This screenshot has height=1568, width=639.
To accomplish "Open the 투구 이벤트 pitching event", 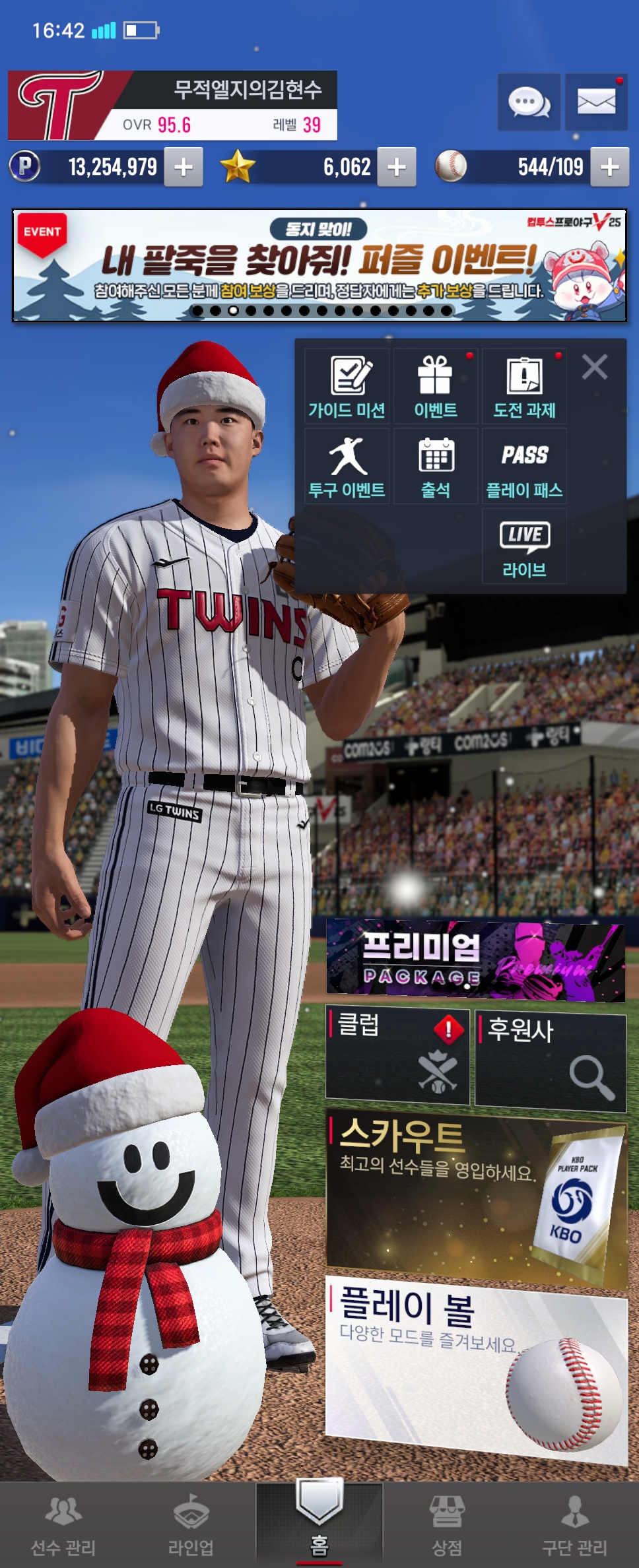I will (347, 467).
